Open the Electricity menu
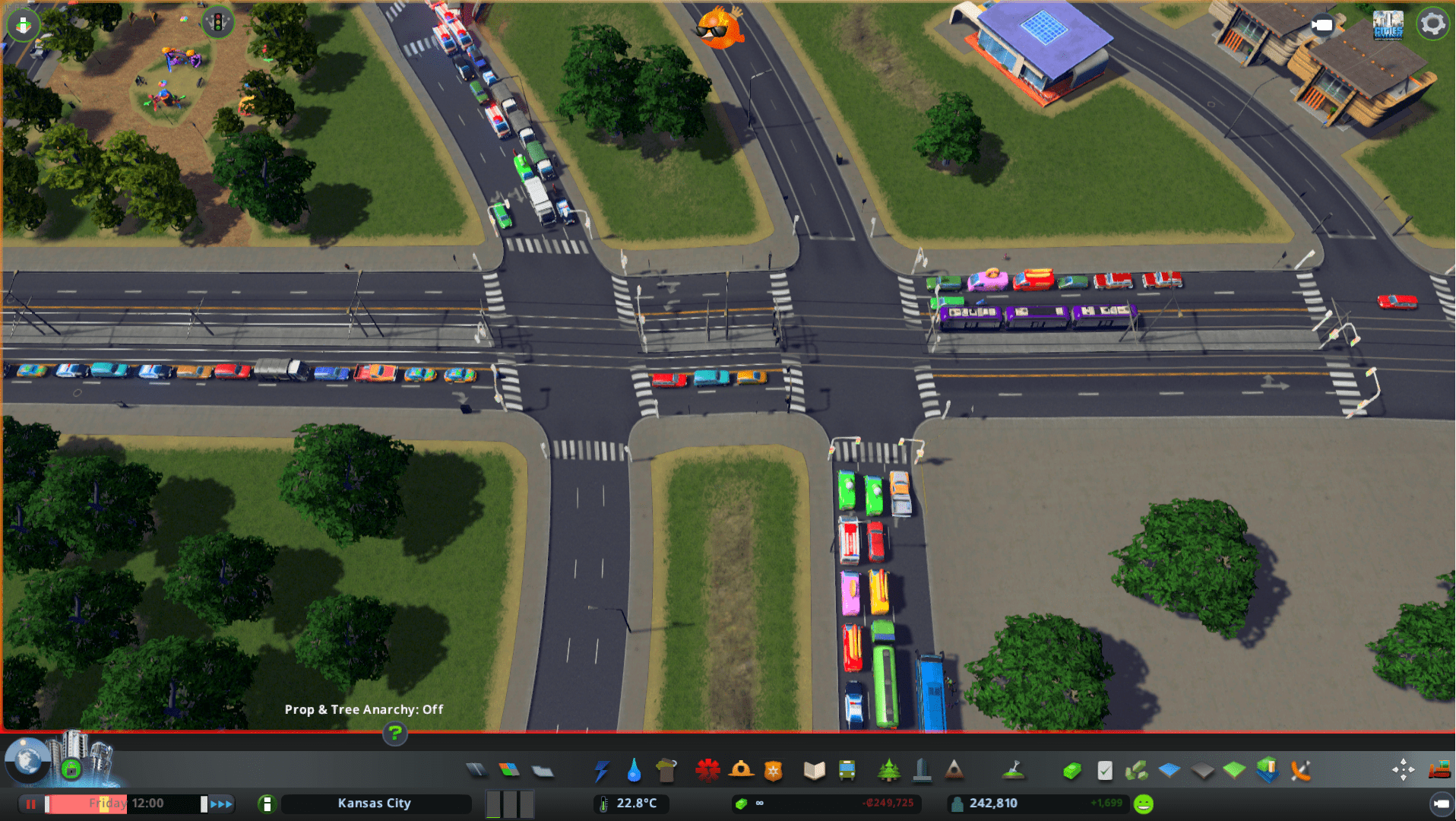Viewport: 1456px width, 821px height. point(601,770)
